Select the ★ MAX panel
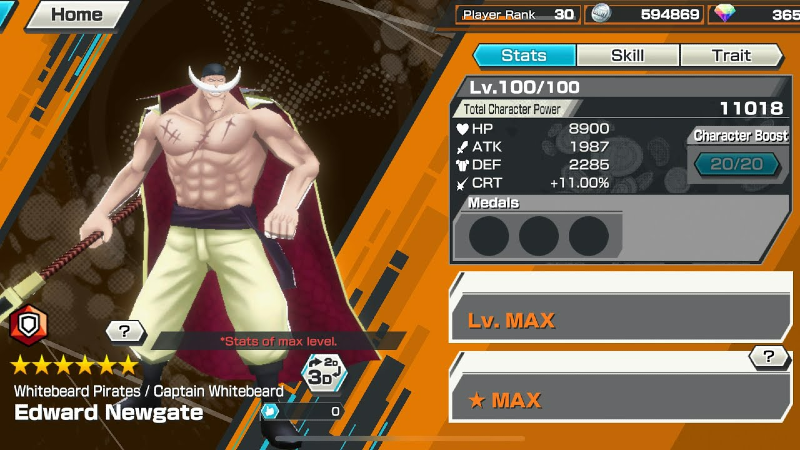 click(x=620, y=400)
